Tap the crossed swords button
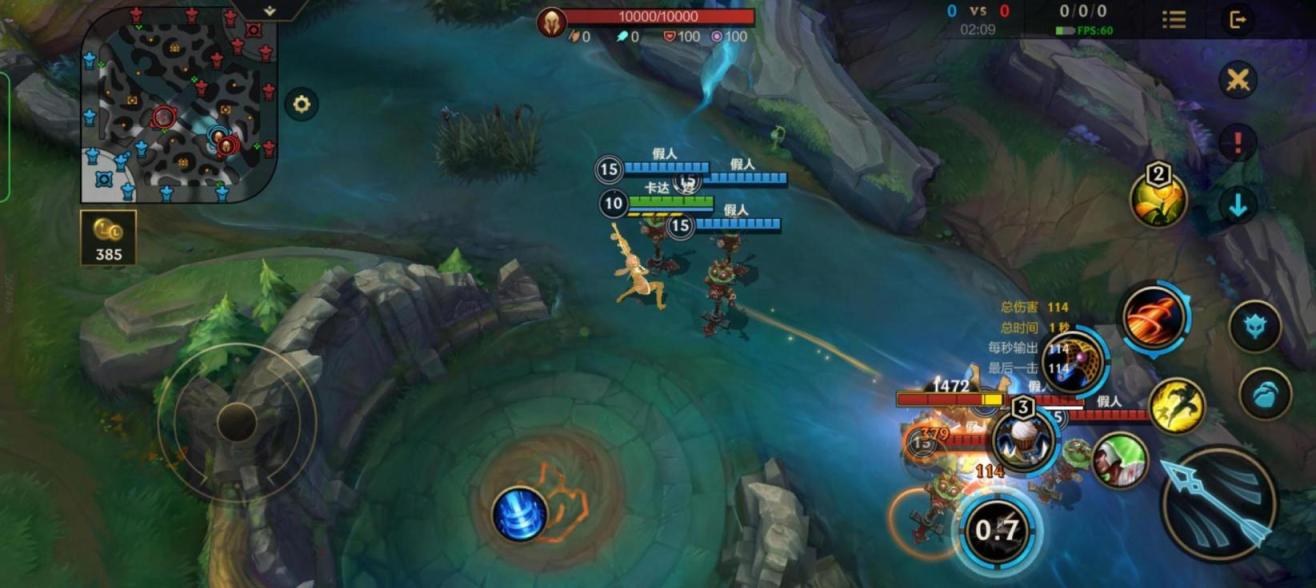This screenshot has width=1316, height=588. [x=1238, y=80]
